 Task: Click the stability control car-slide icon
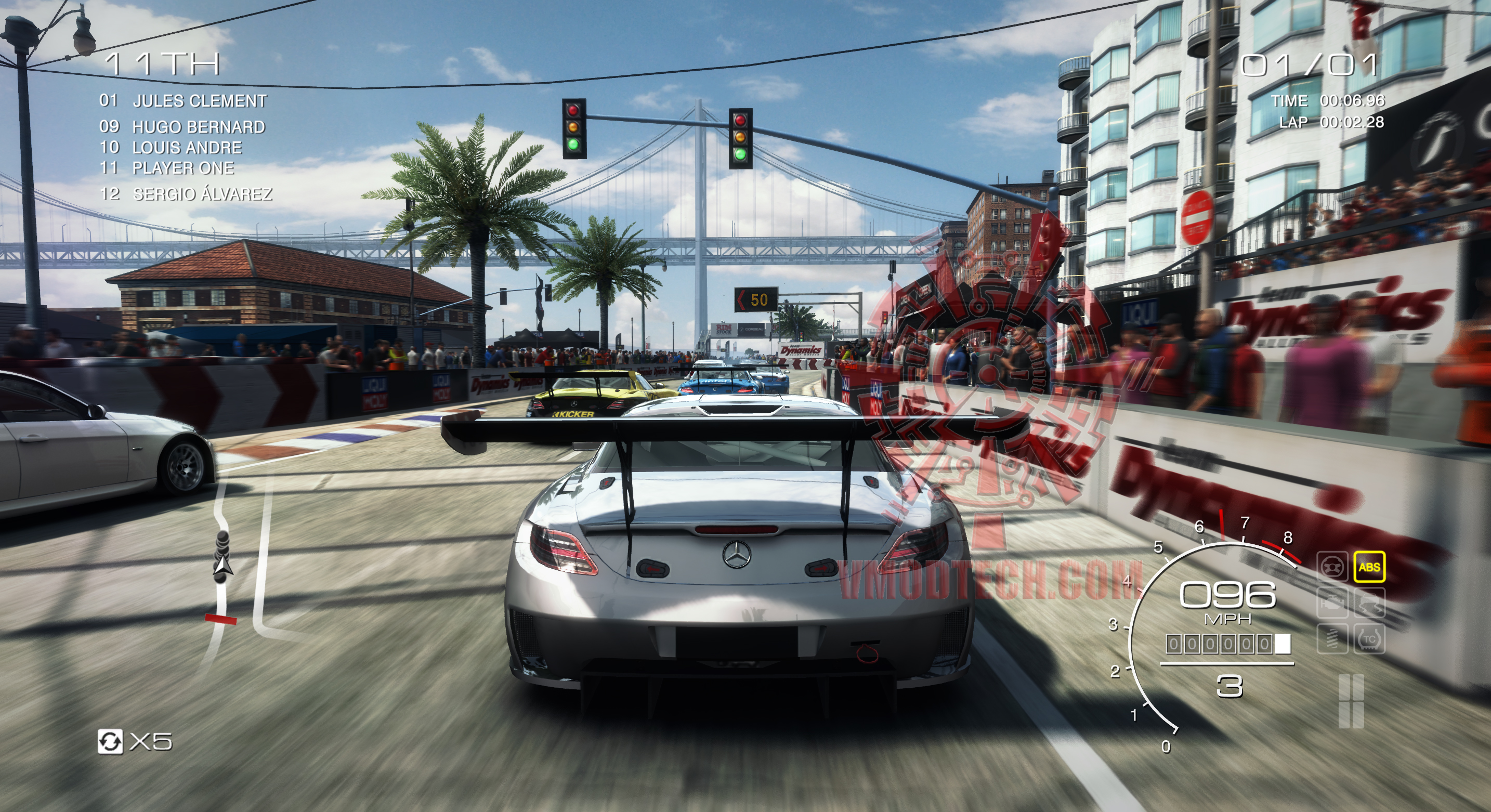pos(1369,604)
